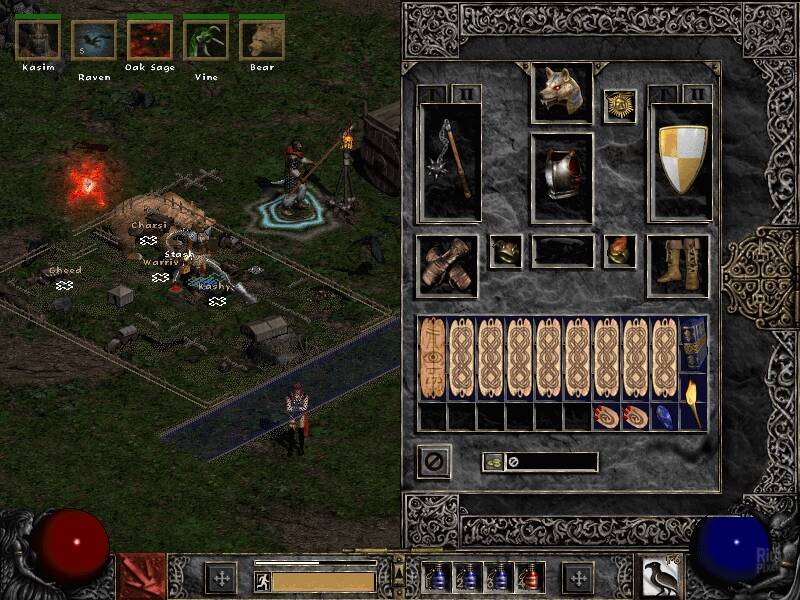Pick up the blue gem in inventory
The height and width of the screenshot is (600, 800).
click(664, 416)
